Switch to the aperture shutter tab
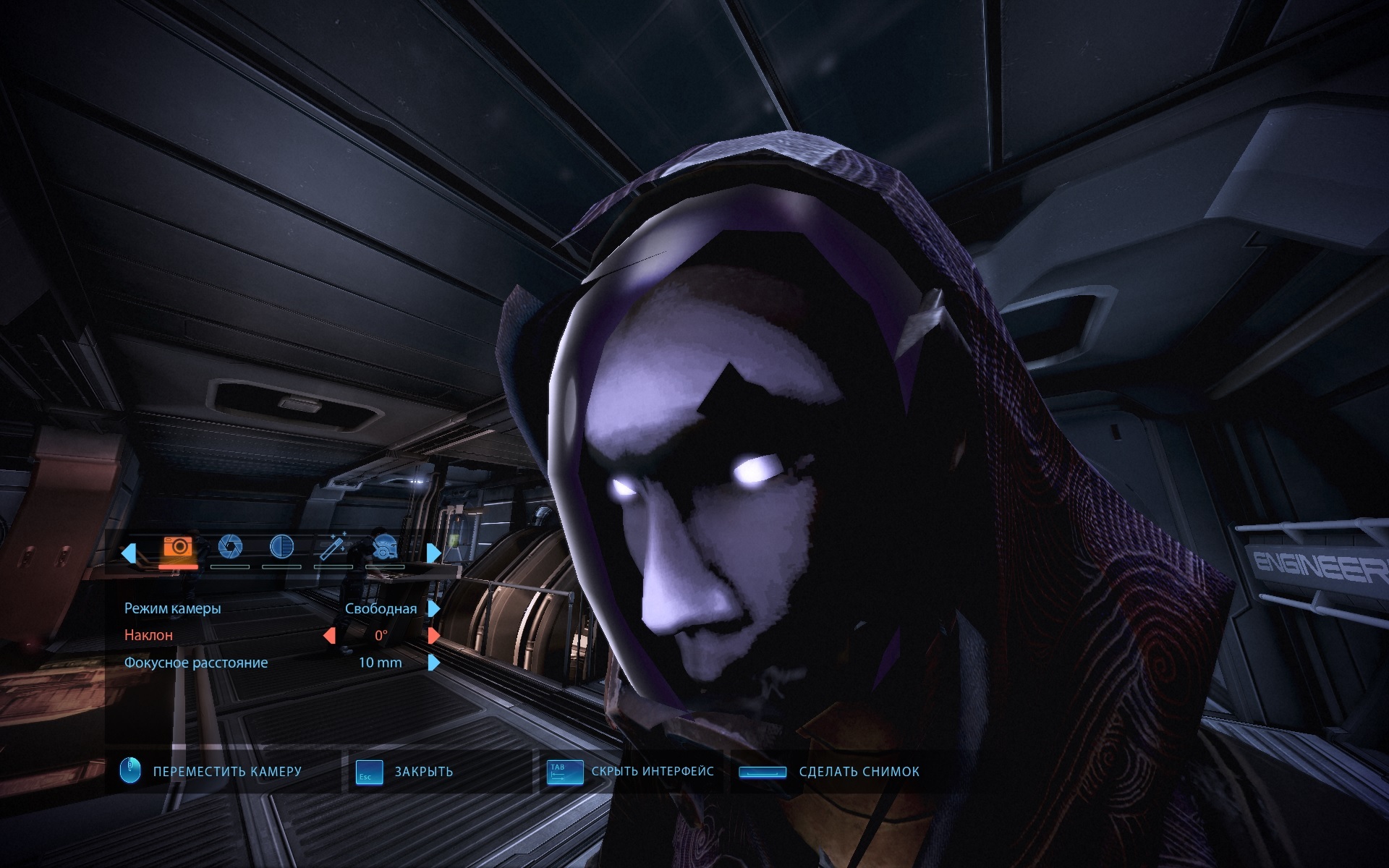 [230, 548]
